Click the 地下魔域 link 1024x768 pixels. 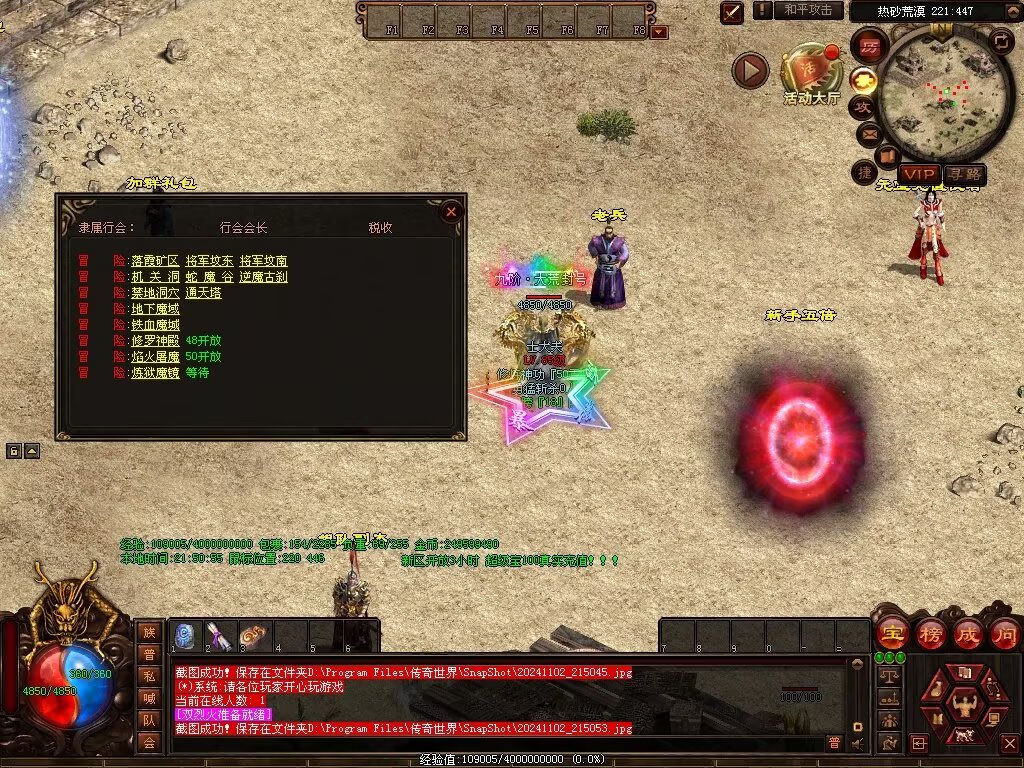pyautogui.click(x=155, y=309)
